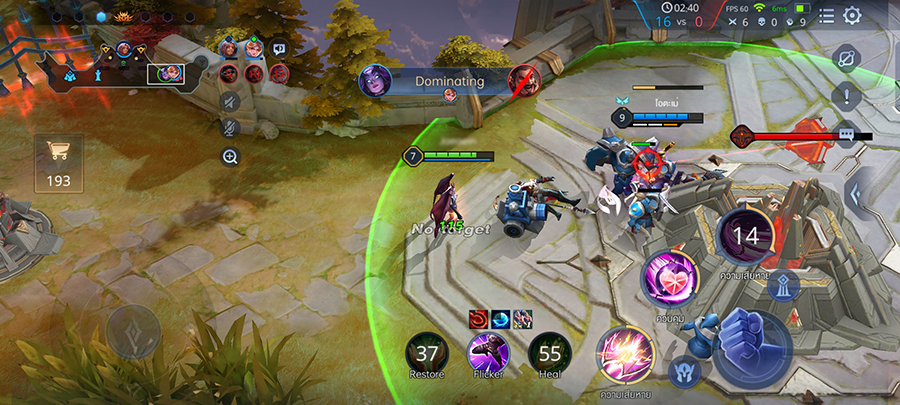Use the Flicker talent
Viewport: 900px width, 405px height.
(x=488, y=353)
